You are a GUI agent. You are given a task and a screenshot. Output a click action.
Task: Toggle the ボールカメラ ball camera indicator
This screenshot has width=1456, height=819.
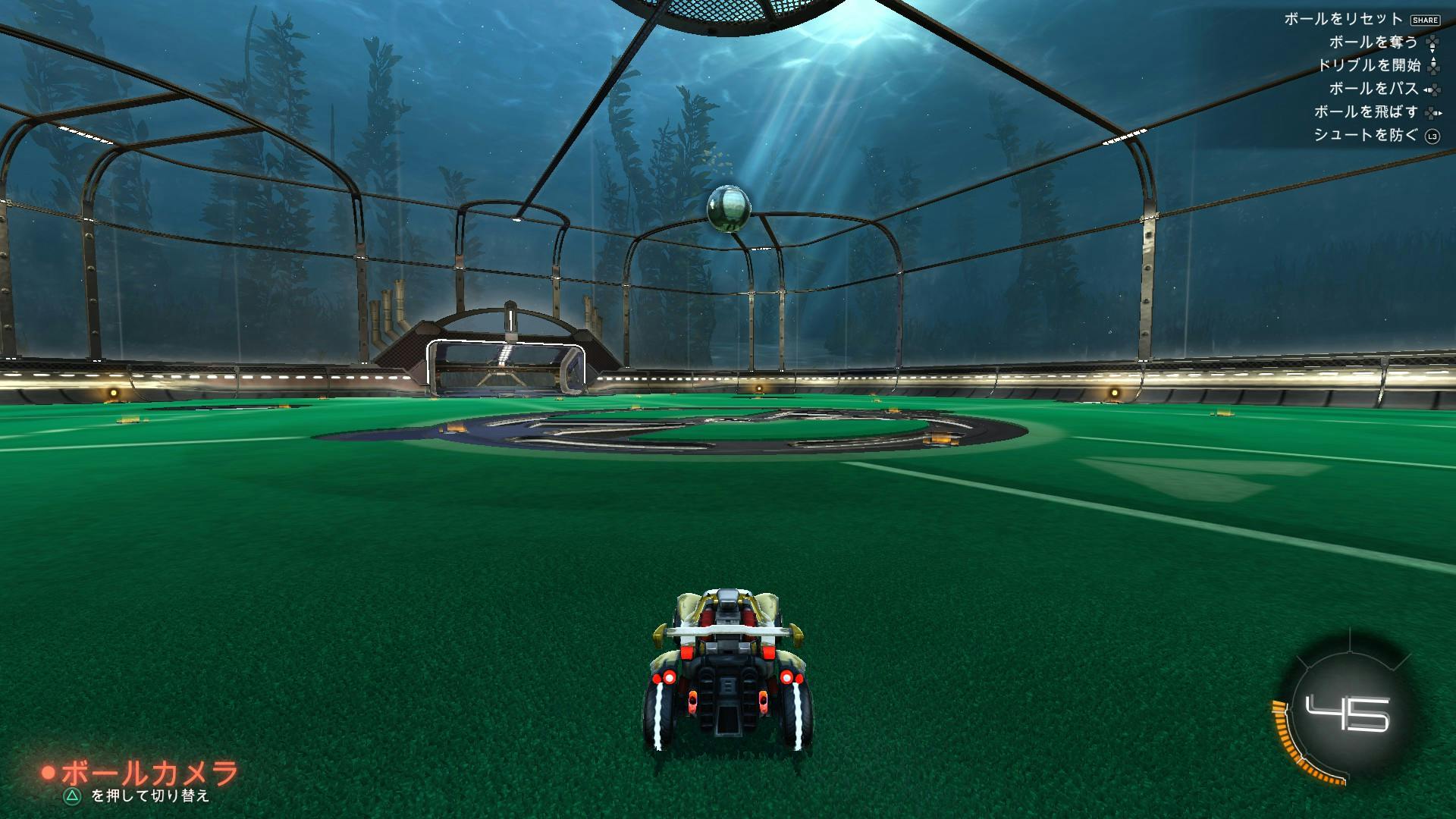tap(141, 773)
